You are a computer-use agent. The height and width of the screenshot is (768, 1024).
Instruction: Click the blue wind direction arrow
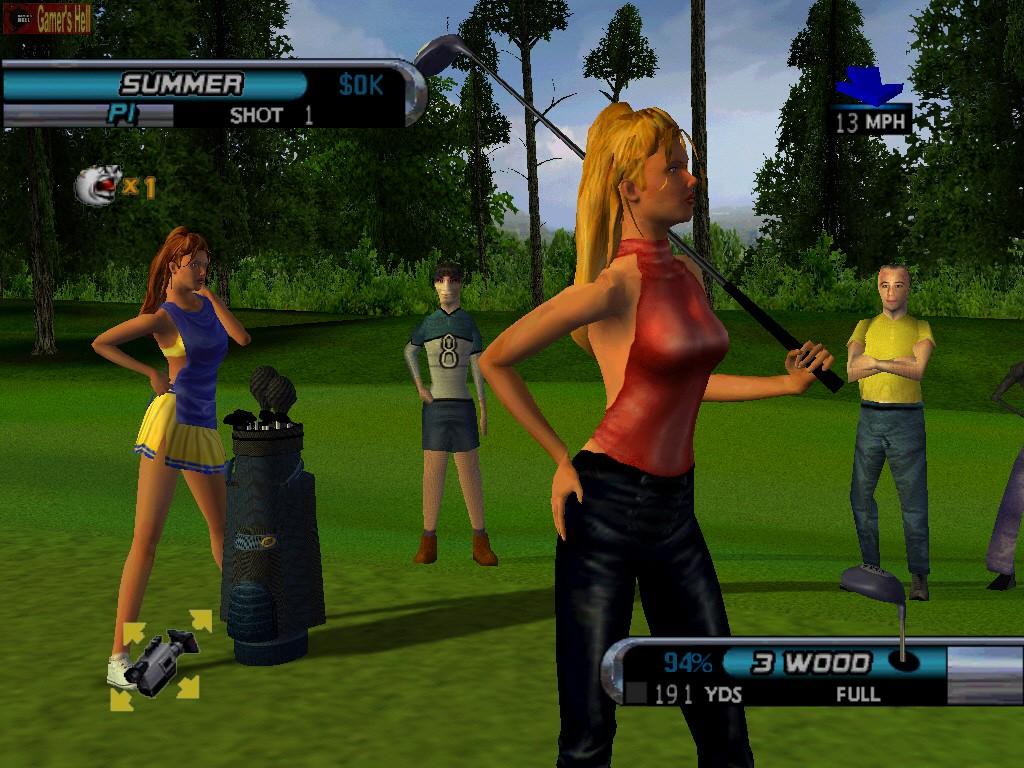[869, 87]
